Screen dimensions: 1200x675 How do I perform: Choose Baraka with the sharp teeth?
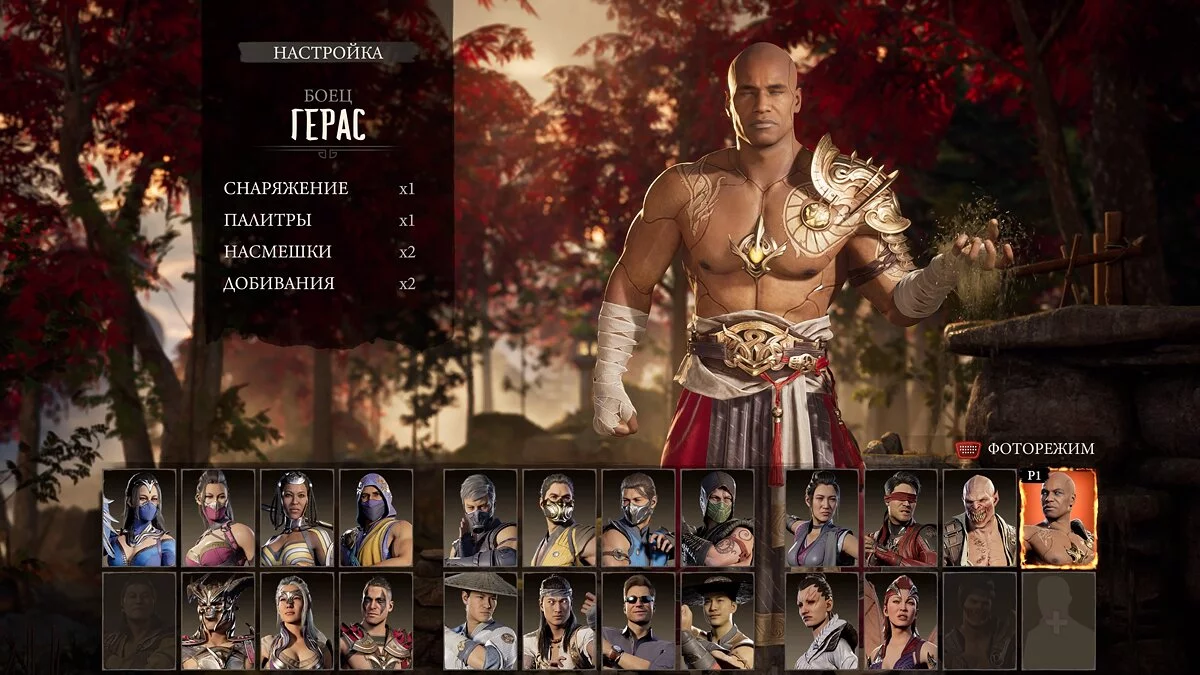tap(979, 518)
